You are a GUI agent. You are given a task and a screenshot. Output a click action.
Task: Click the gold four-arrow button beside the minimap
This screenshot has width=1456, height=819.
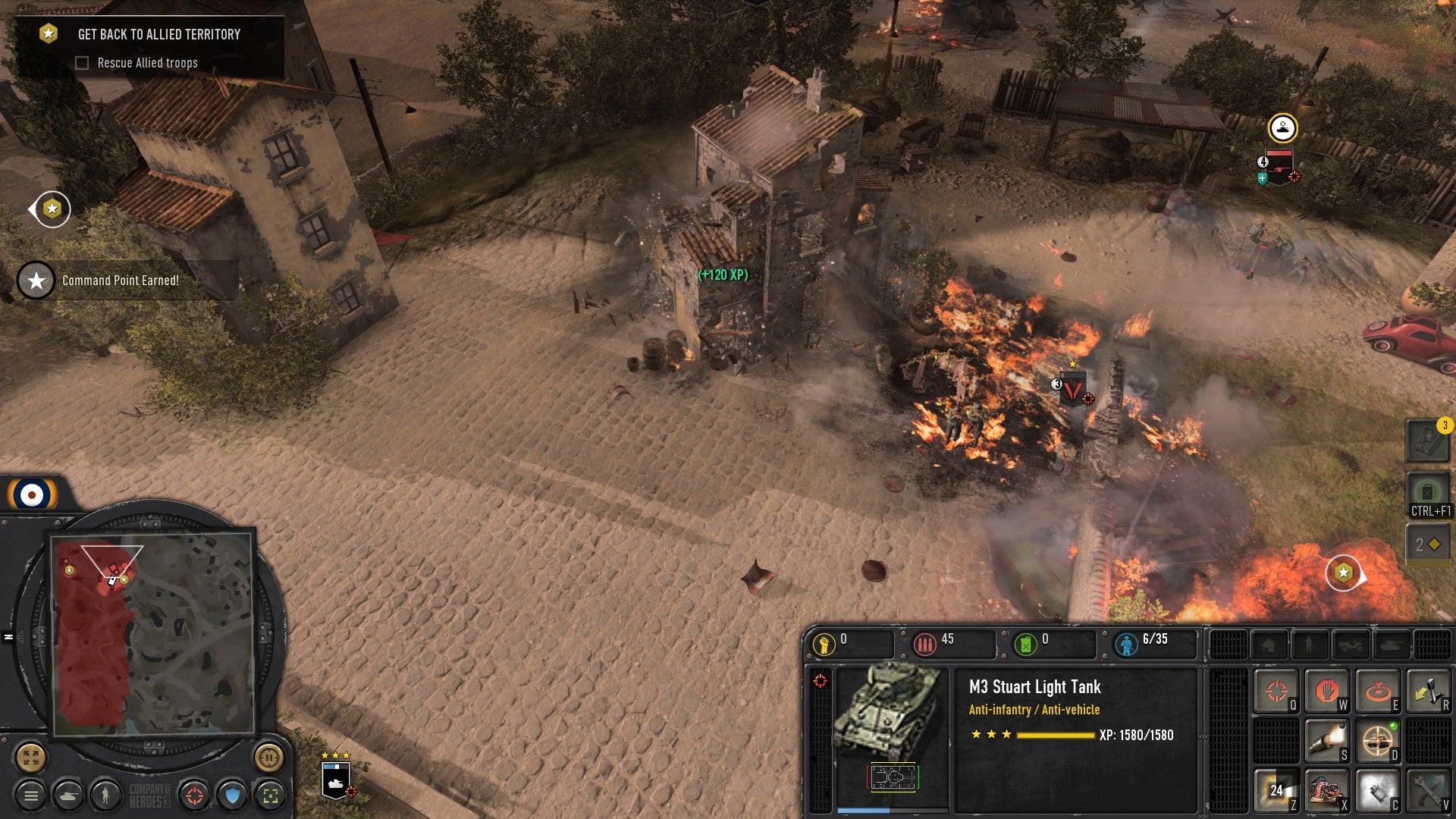point(31,757)
